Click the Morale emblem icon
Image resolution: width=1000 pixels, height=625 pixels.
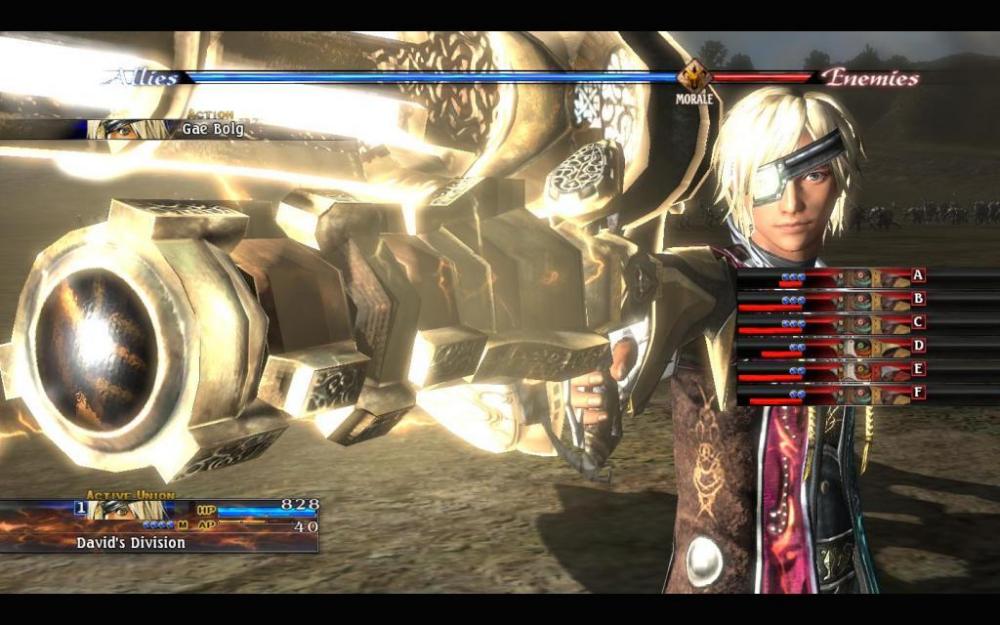pyautogui.click(x=693, y=76)
